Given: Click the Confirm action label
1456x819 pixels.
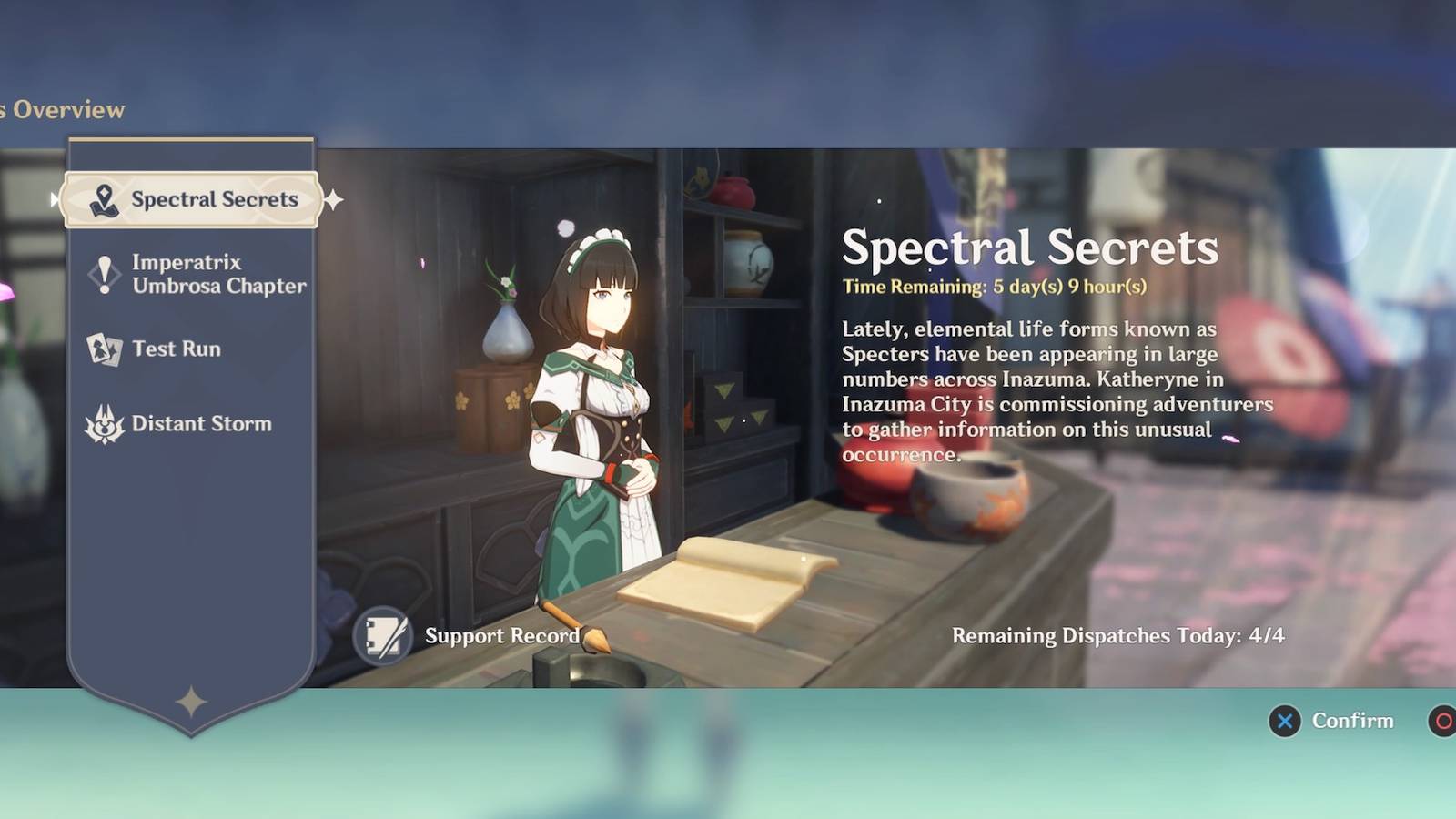Looking at the screenshot, I should coord(1352,721).
